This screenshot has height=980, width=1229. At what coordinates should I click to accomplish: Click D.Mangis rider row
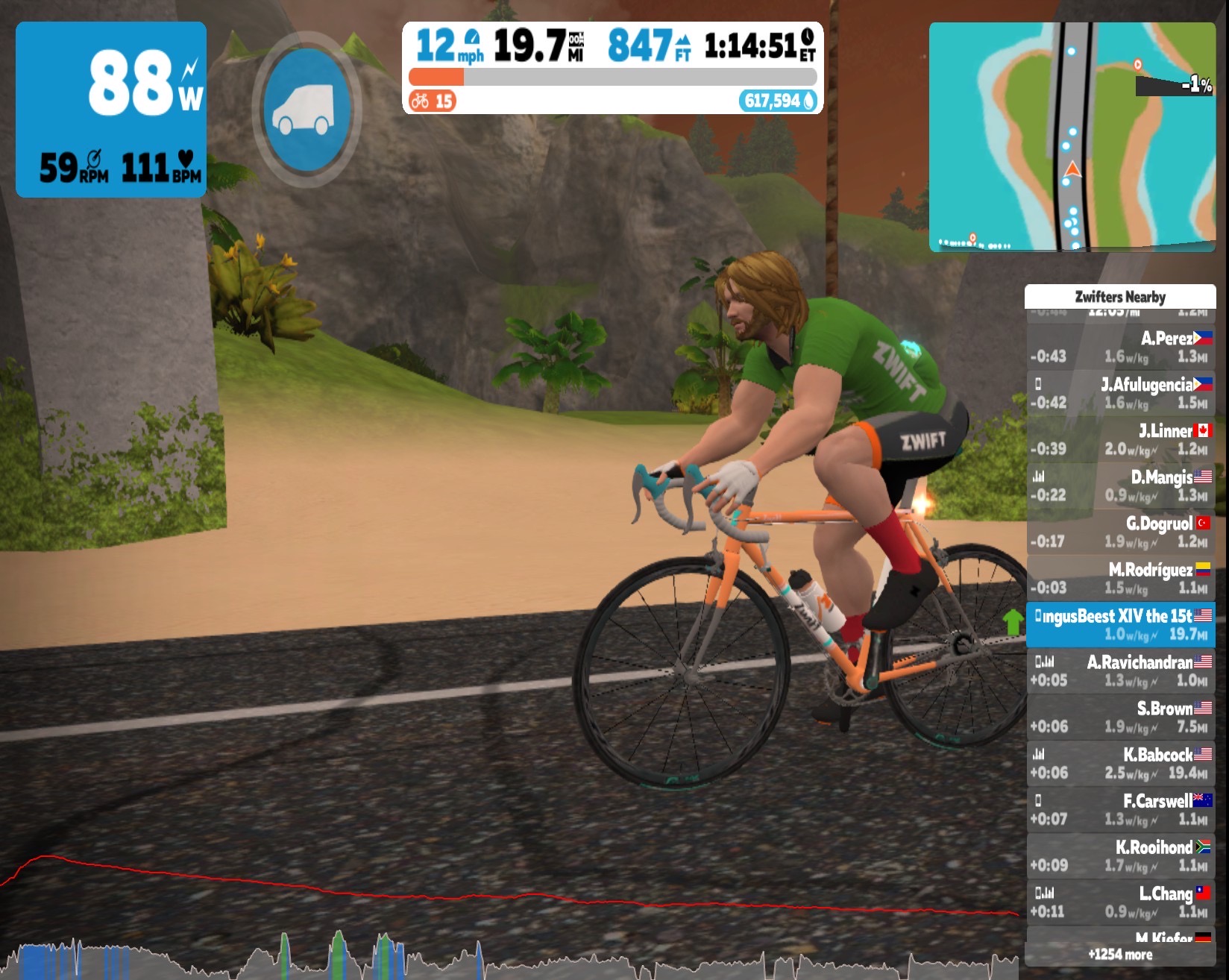point(1120,486)
